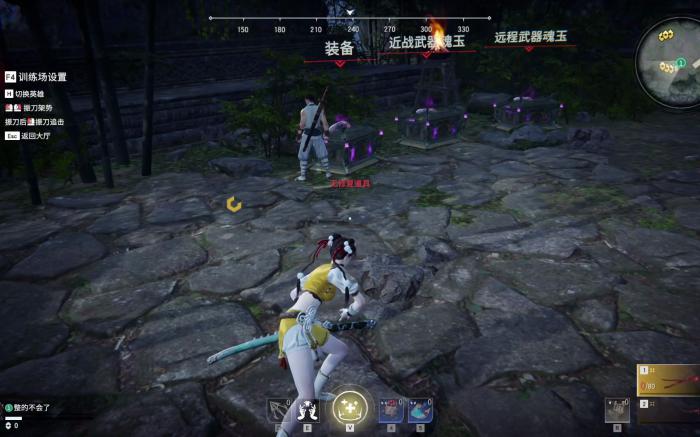Screen dimensions: 700x437
Task: Select the lone item slot beside the weapon panel
Action: pyautogui.click(x=616, y=410)
